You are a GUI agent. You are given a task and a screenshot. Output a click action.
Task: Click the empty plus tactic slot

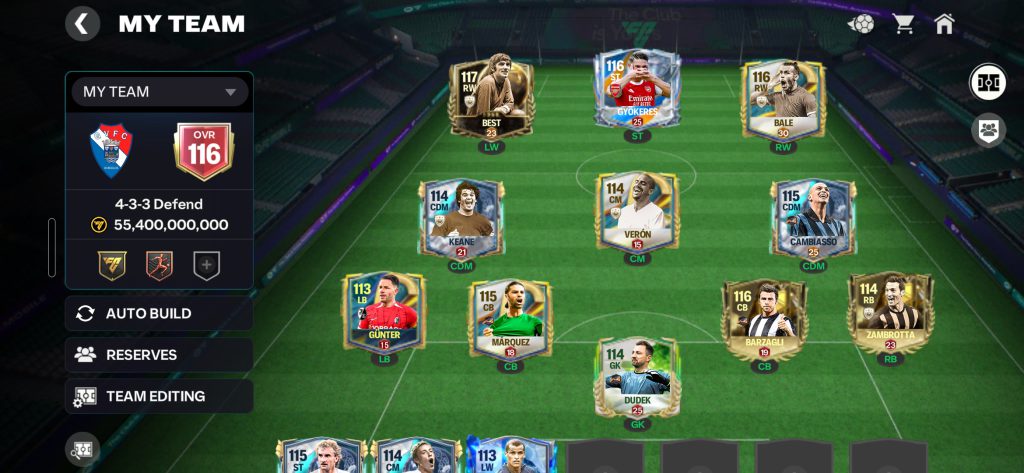206,266
